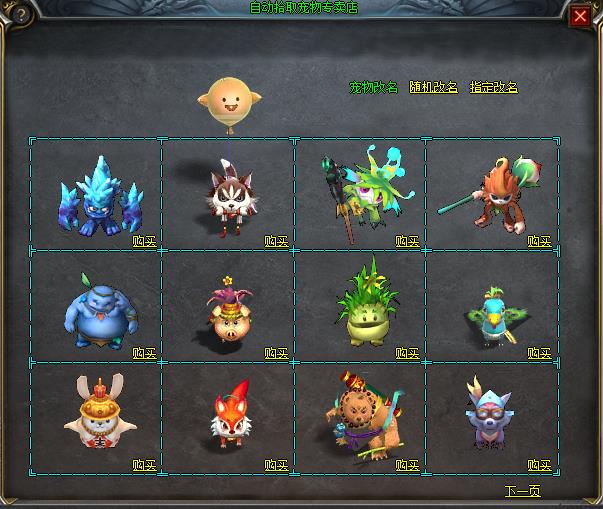The image size is (603, 509).
Task: Buy the green parrot pet
Action: (539, 353)
